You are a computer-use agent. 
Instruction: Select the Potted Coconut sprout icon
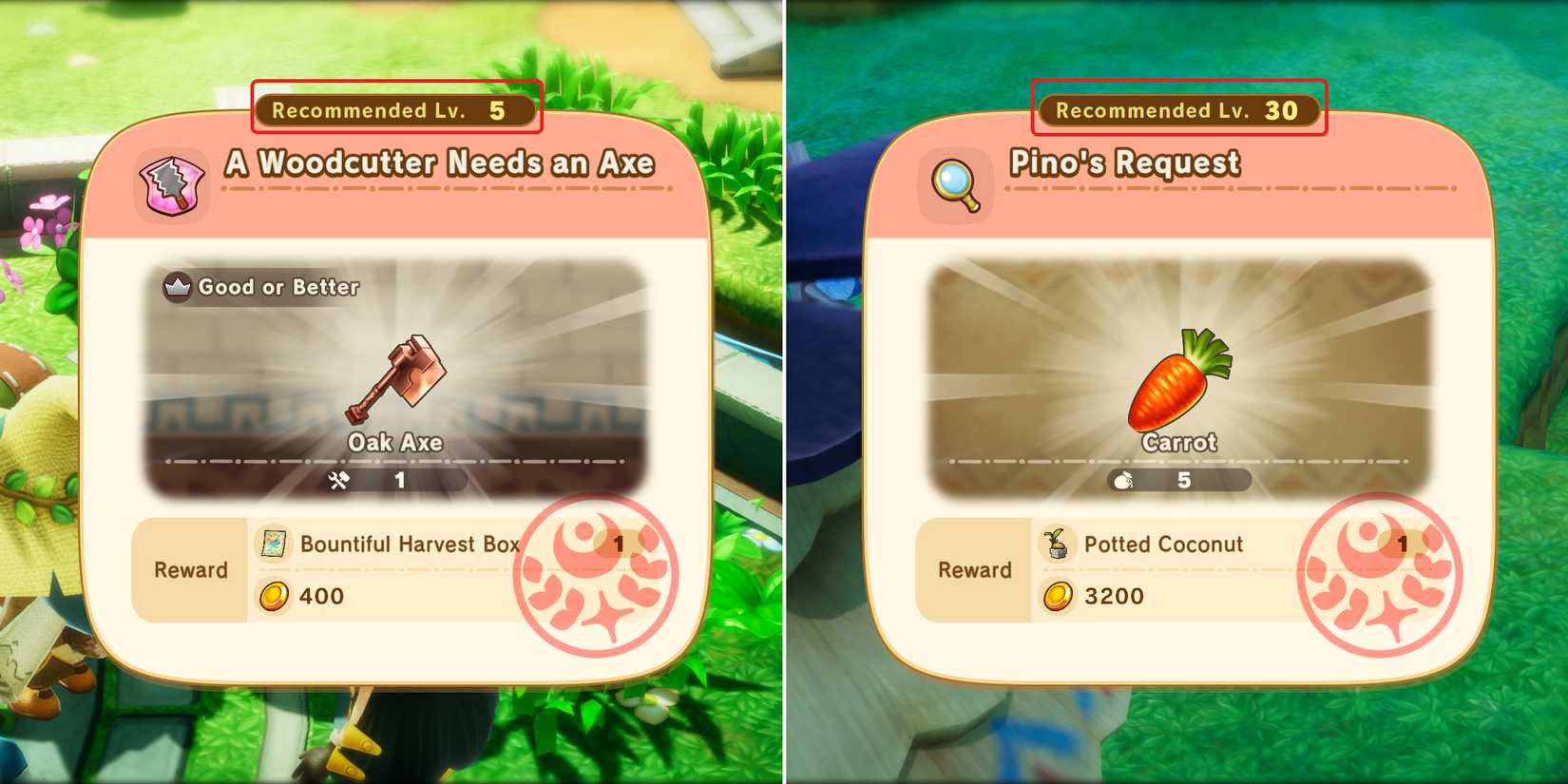point(1057,544)
